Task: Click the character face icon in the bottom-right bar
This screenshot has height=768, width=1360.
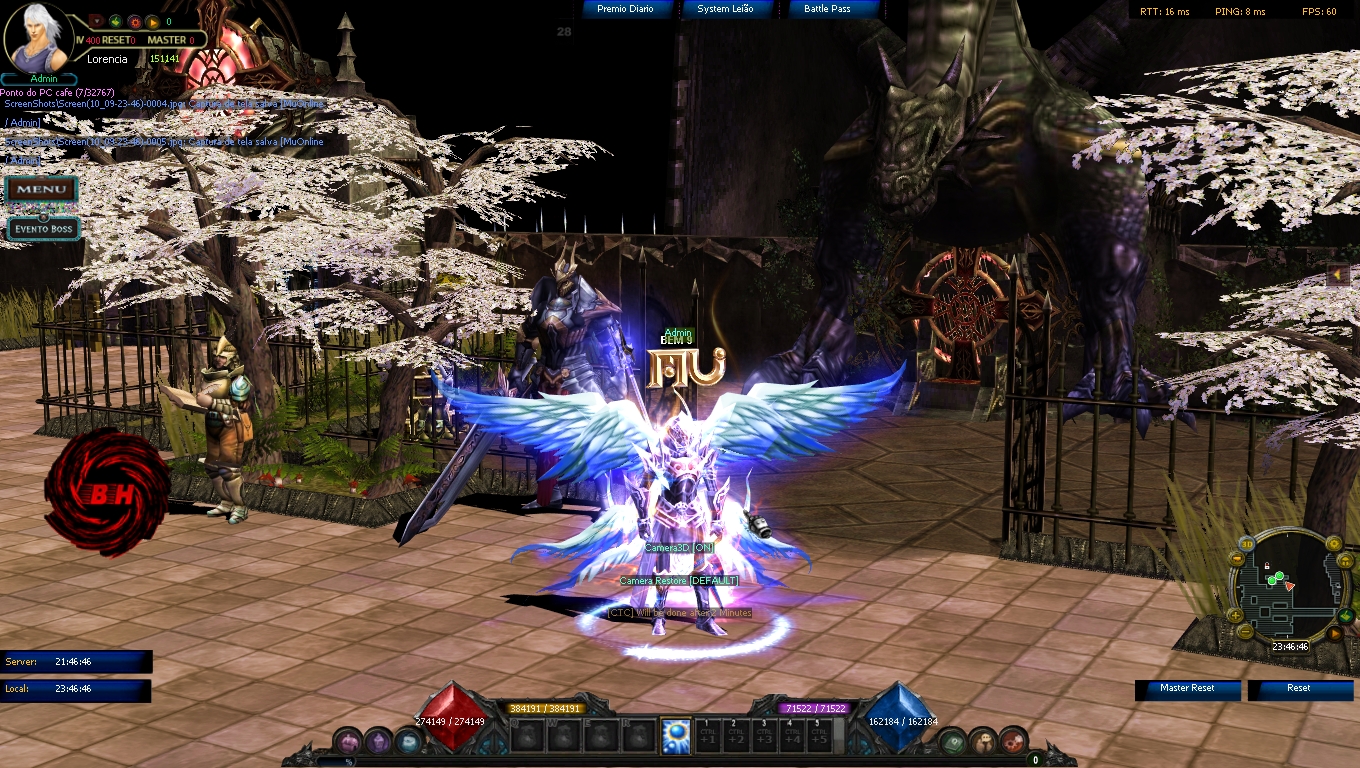Action: pyautogui.click(x=984, y=742)
